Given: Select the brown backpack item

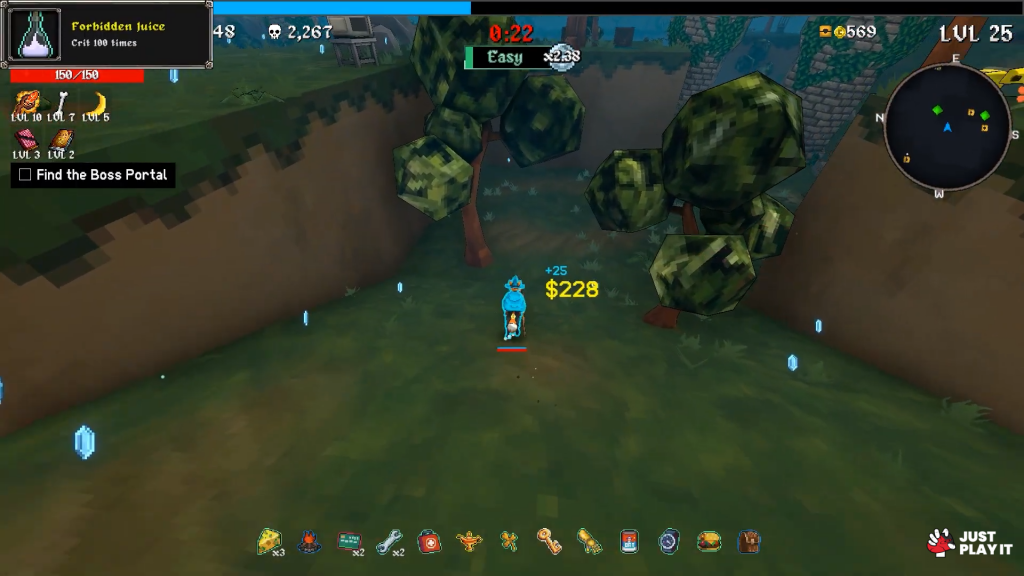Looking at the screenshot, I should tap(749, 541).
